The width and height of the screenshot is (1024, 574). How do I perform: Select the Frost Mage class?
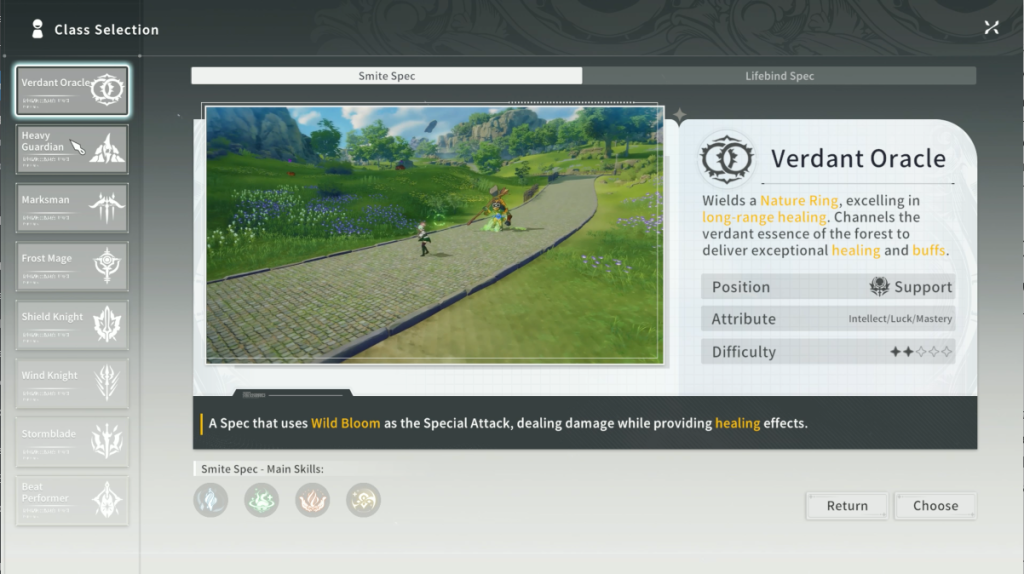point(72,266)
